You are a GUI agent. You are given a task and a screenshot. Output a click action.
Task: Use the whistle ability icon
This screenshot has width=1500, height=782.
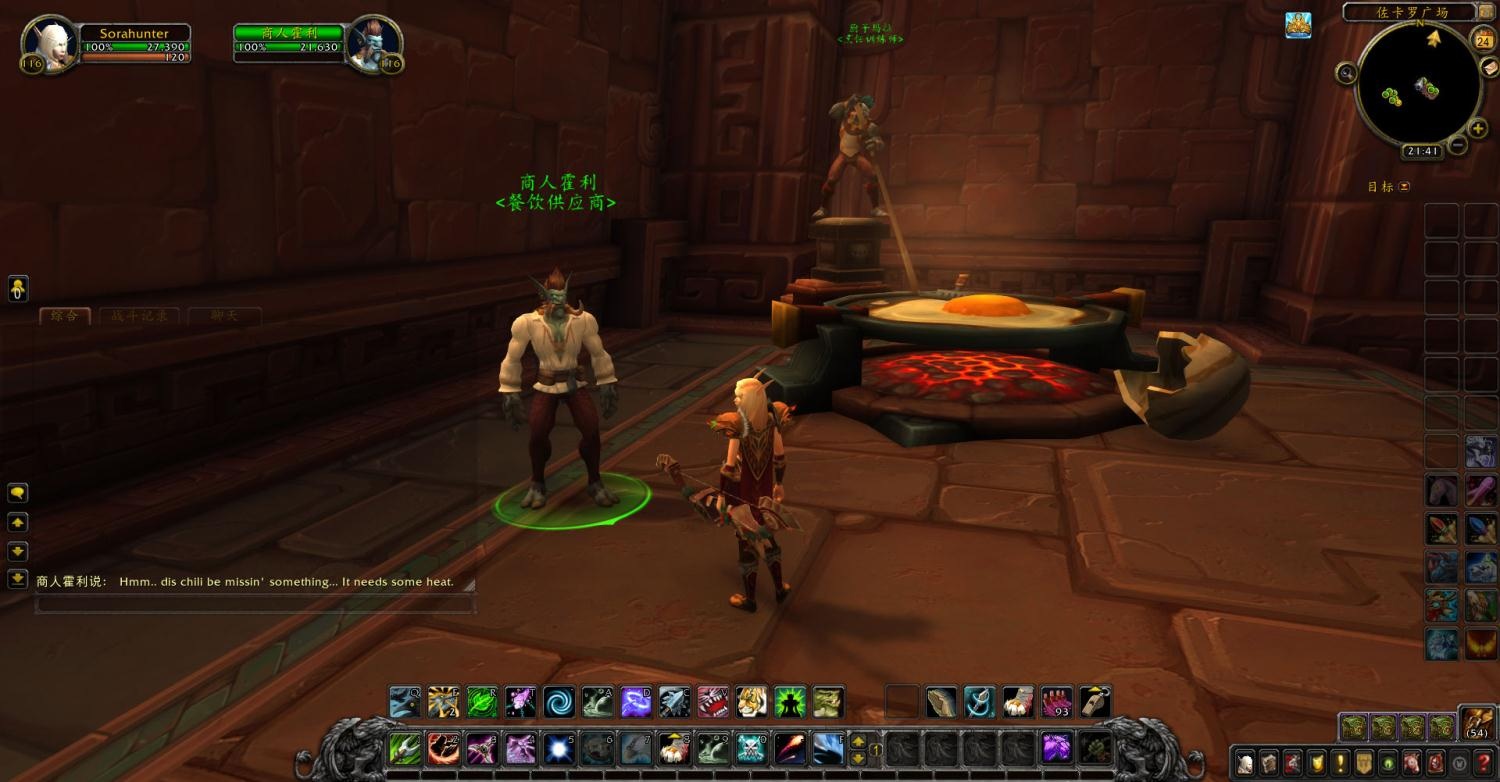tap(1096, 702)
